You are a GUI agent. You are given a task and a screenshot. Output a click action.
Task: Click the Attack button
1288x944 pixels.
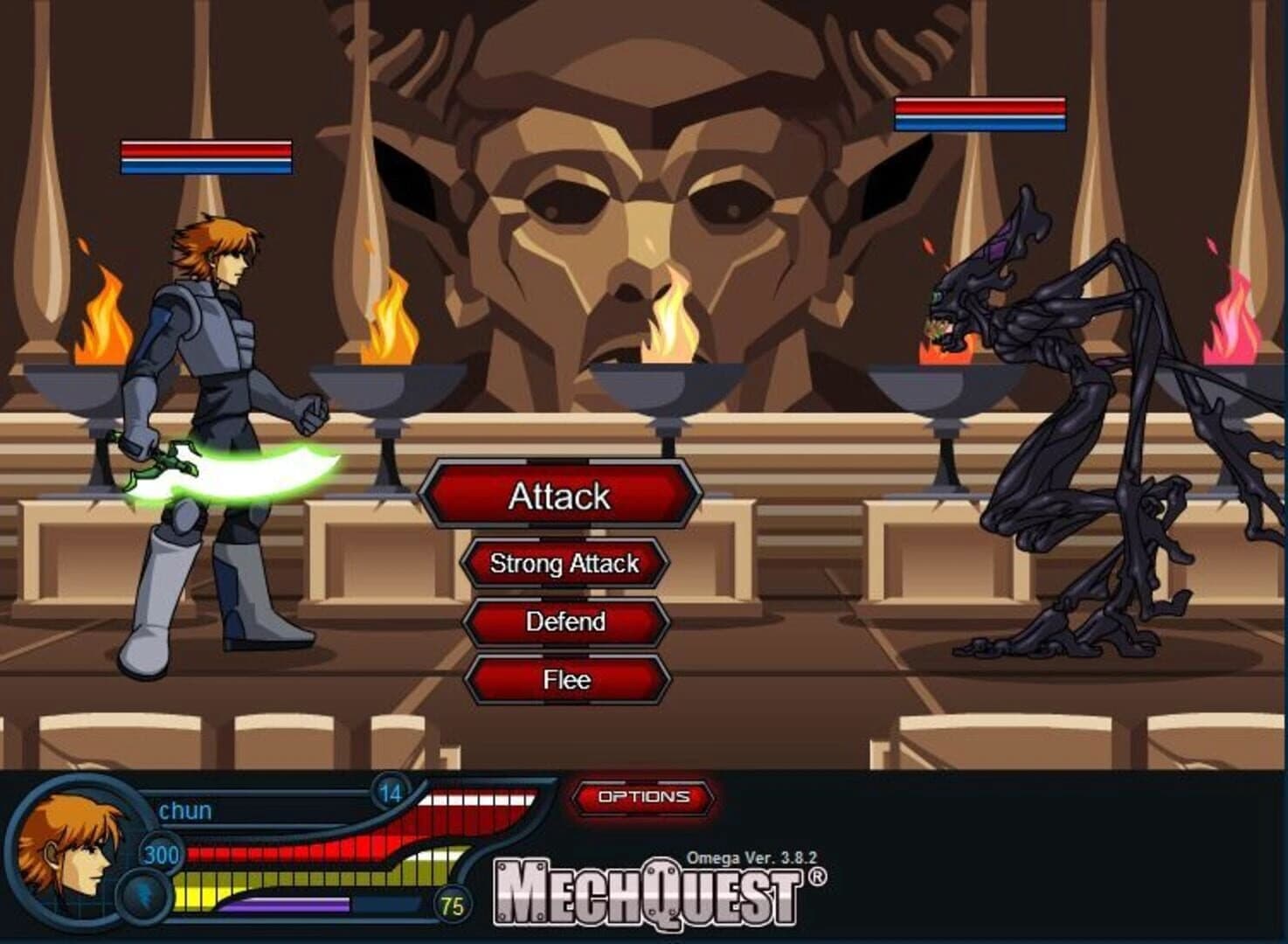(x=562, y=497)
